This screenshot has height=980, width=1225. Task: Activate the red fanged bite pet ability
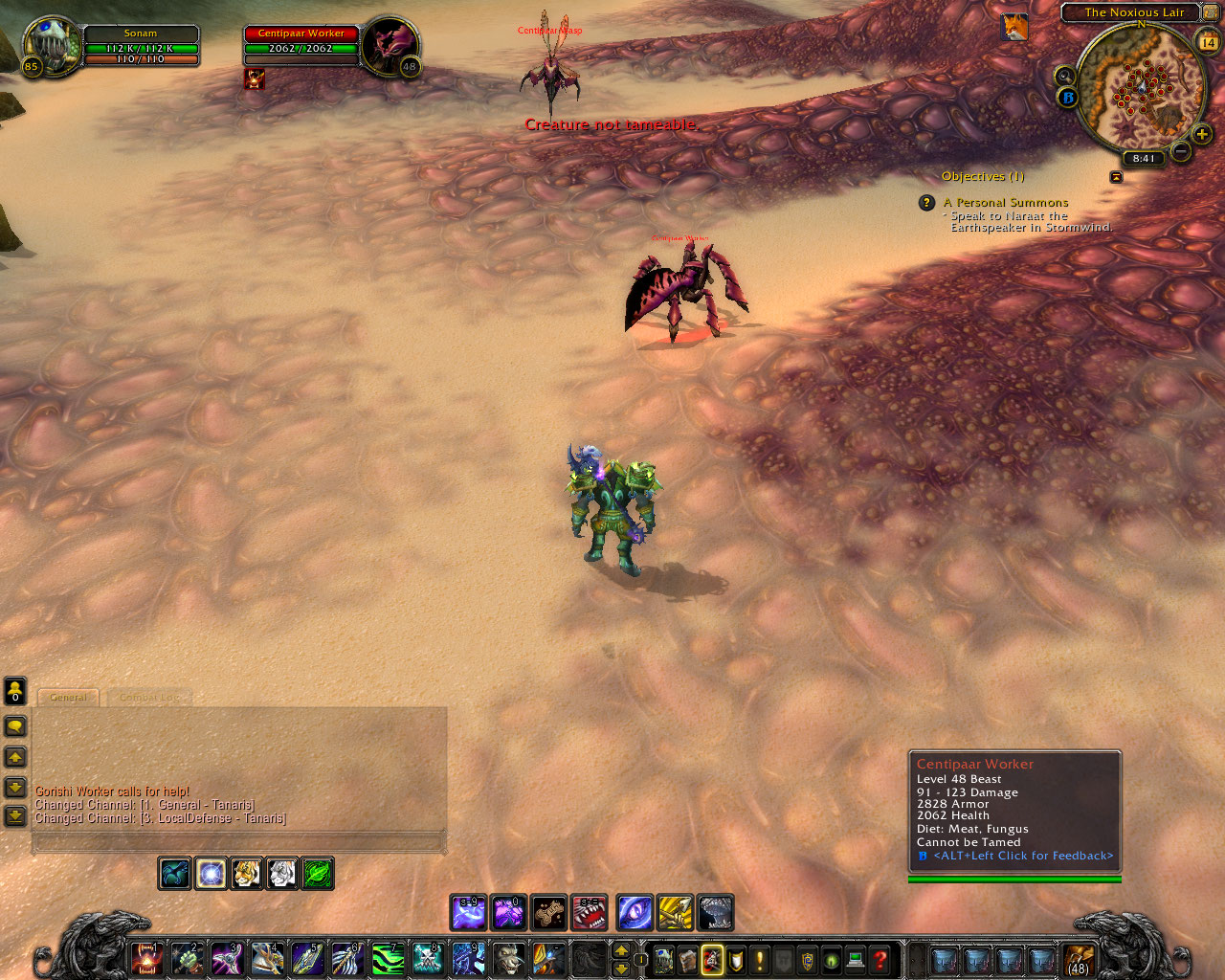(x=590, y=913)
